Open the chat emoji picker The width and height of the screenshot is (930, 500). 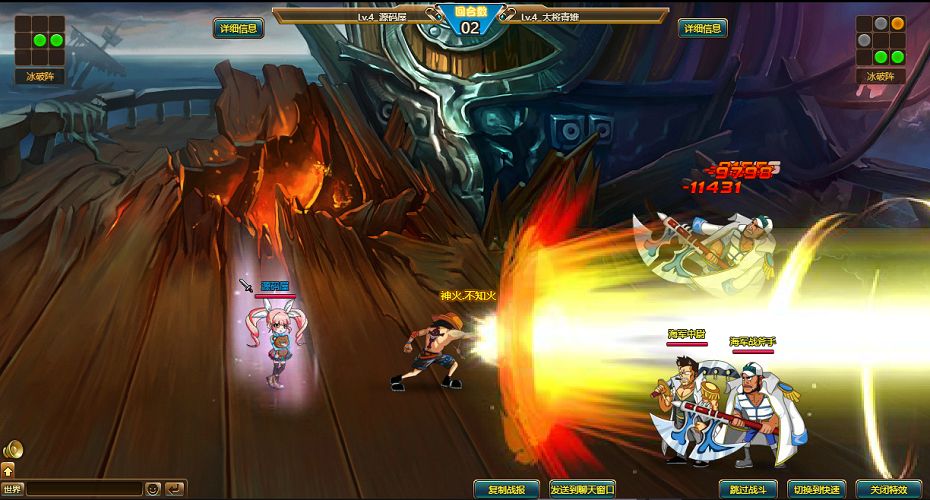pos(153,489)
